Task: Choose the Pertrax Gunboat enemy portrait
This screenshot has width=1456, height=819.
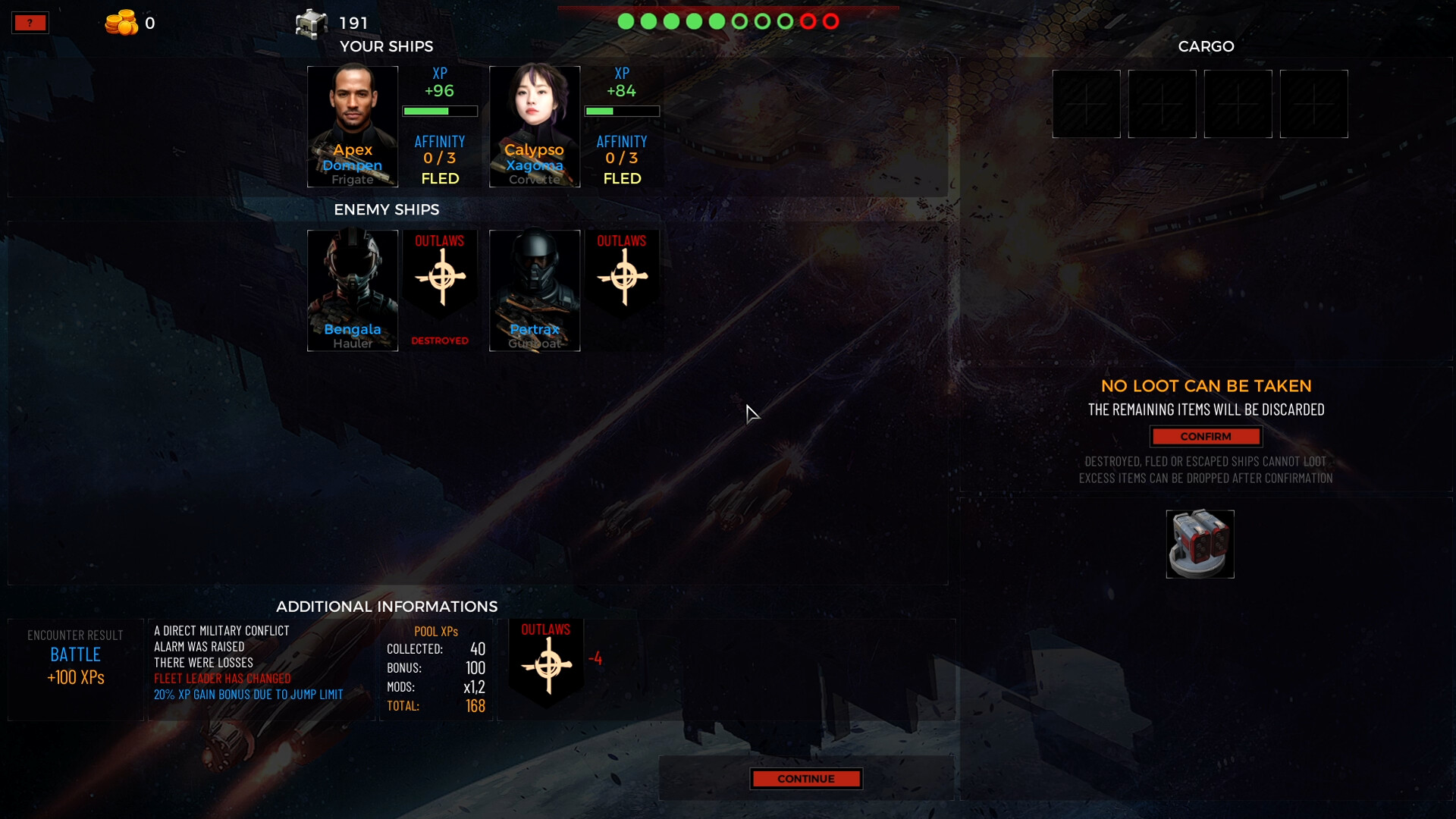Action: (x=535, y=290)
